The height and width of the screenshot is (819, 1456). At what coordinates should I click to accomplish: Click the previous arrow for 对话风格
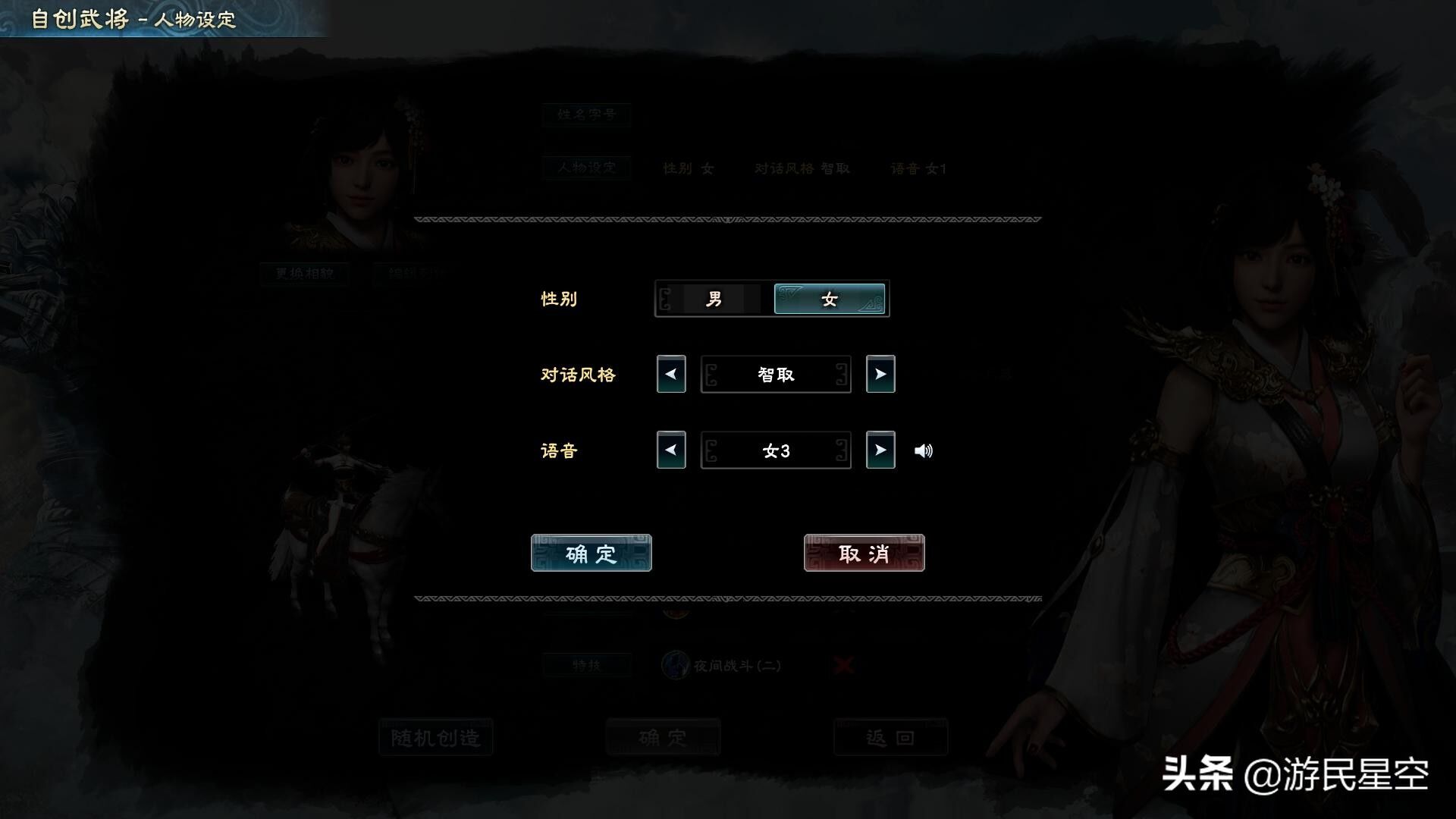(x=670, y=374)
